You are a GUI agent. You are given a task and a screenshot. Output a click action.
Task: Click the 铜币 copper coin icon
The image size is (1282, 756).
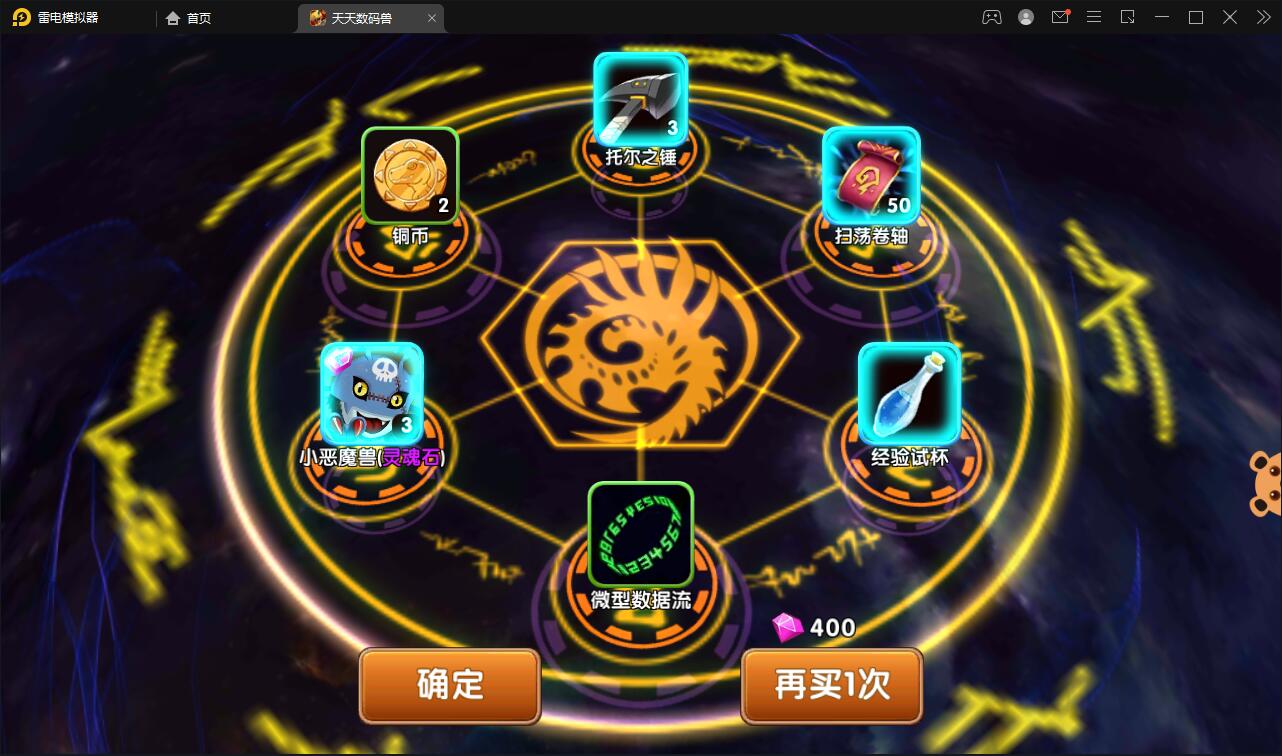pyautogui.click(x=408, y=175)
